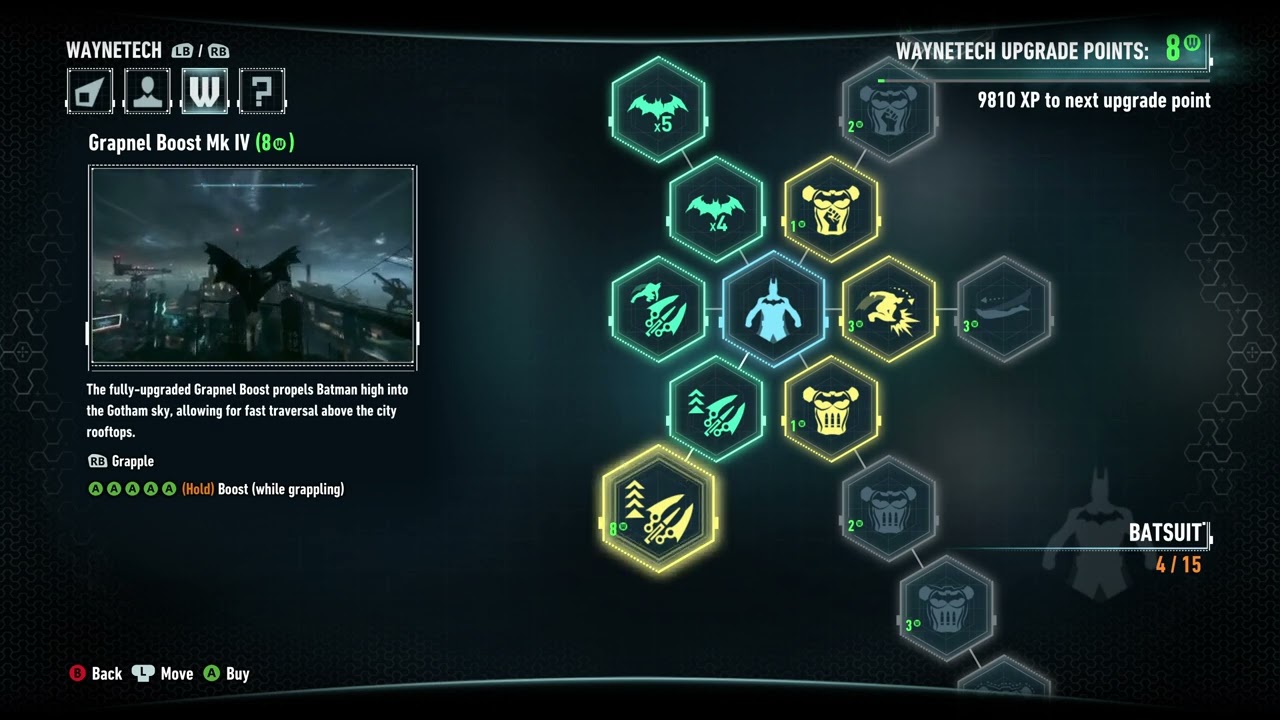The width and height of the screenshot is (1280, 720).
Task: Click the Move control indicator
Action: pos(163,674)
